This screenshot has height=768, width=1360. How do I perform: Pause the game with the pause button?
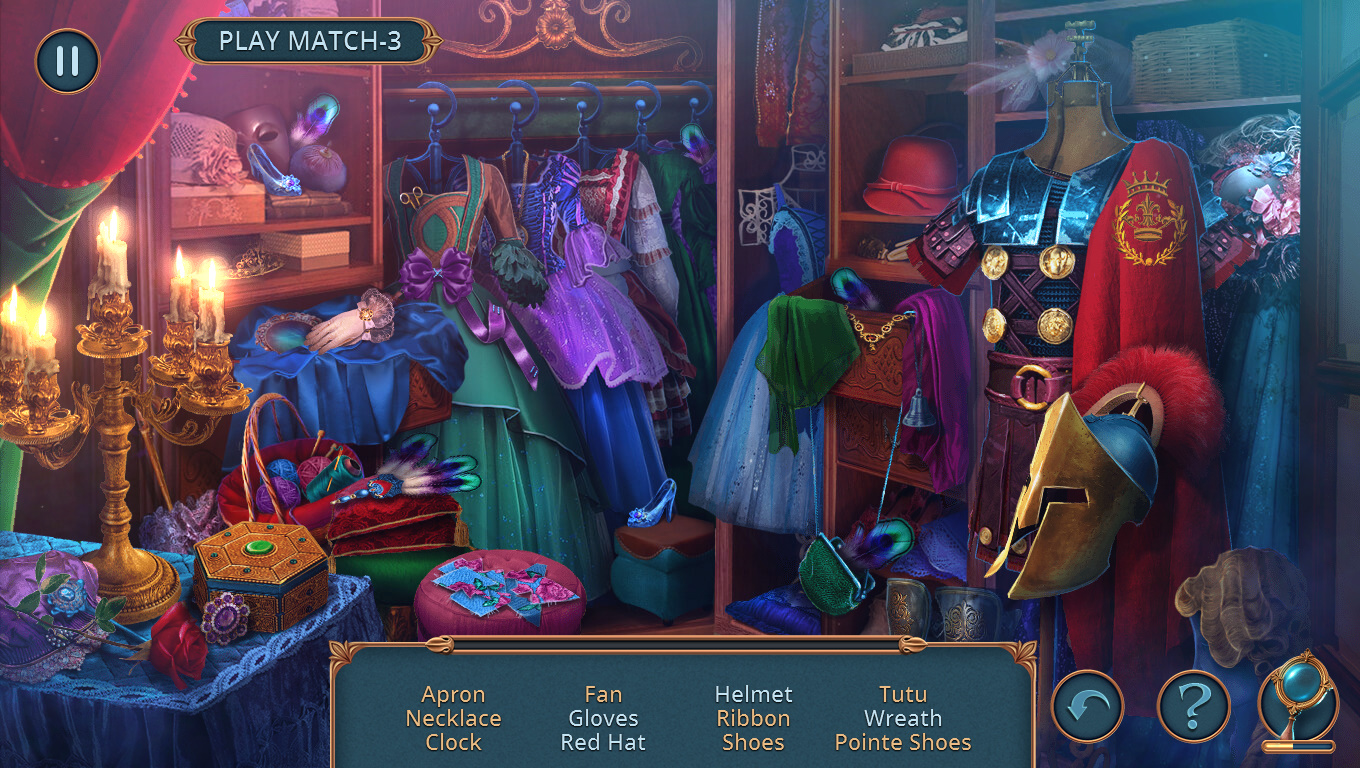point(67,61)
